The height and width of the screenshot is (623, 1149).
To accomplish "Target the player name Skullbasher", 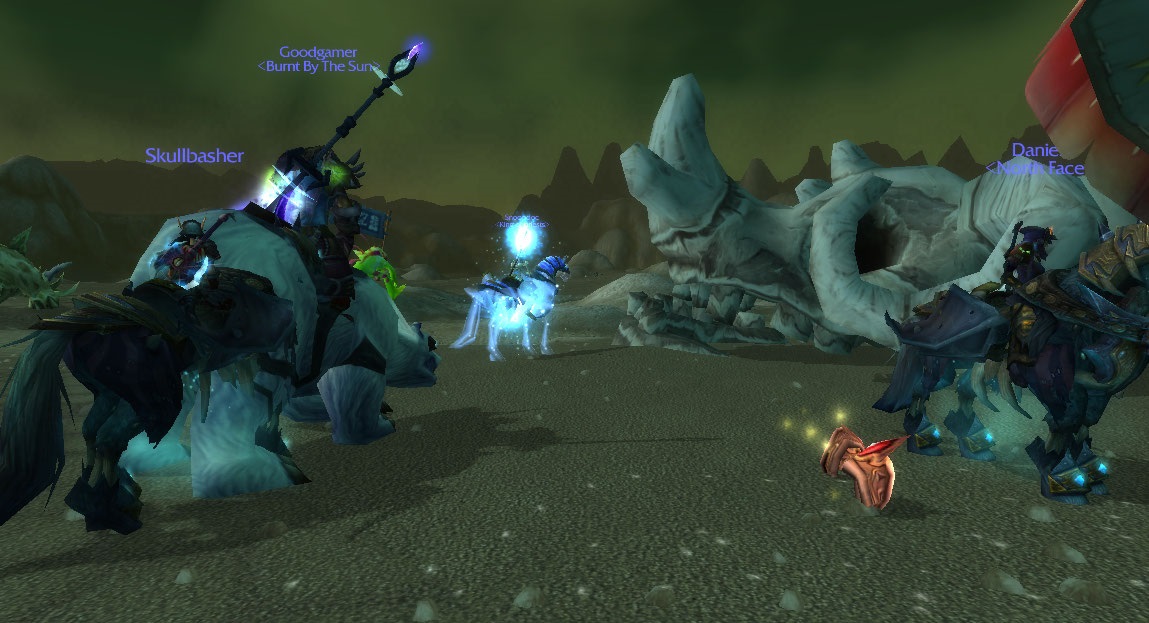I will tap(194, 156).
